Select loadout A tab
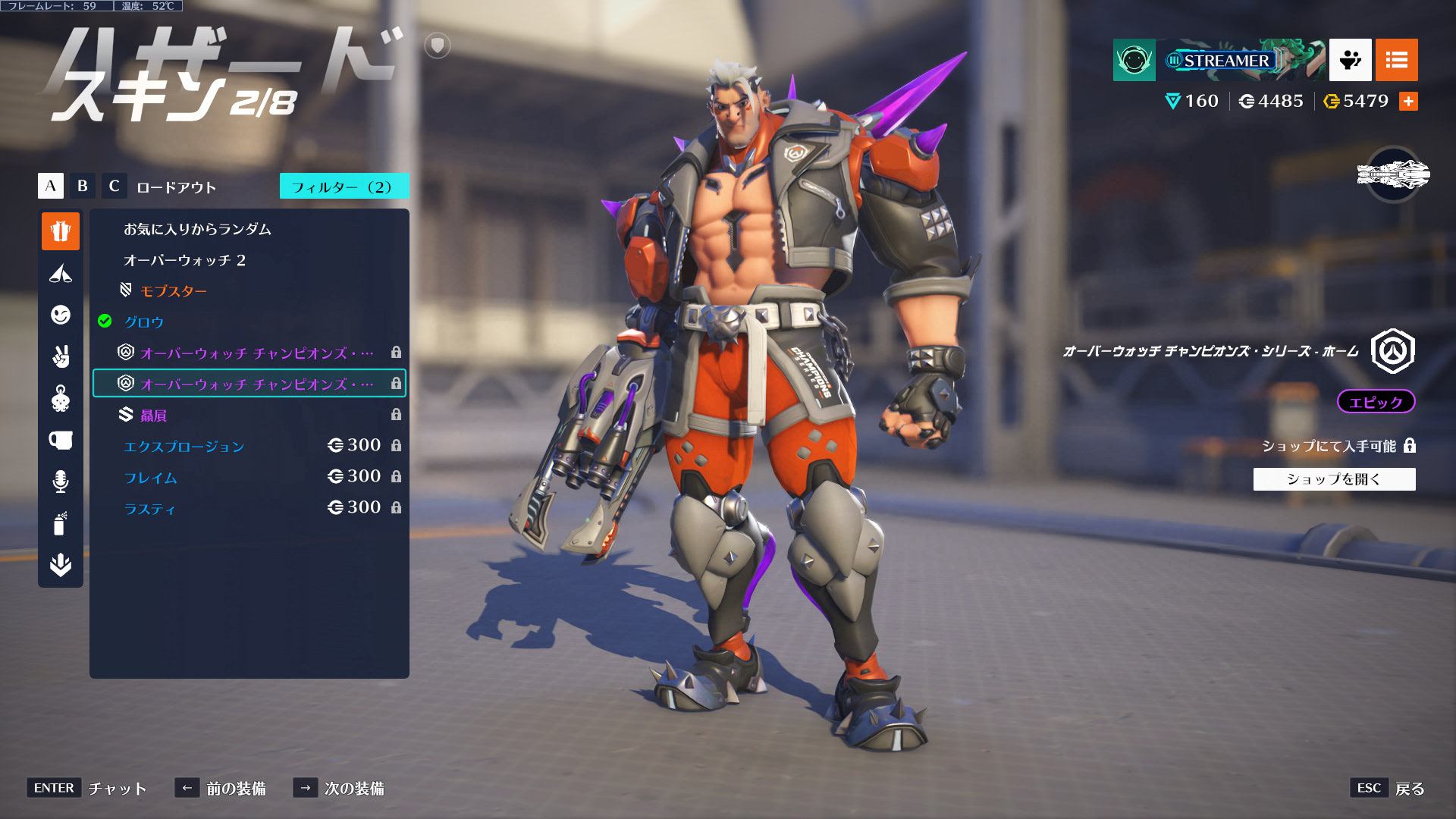The image size is (1456, 819). pos(51,186)
